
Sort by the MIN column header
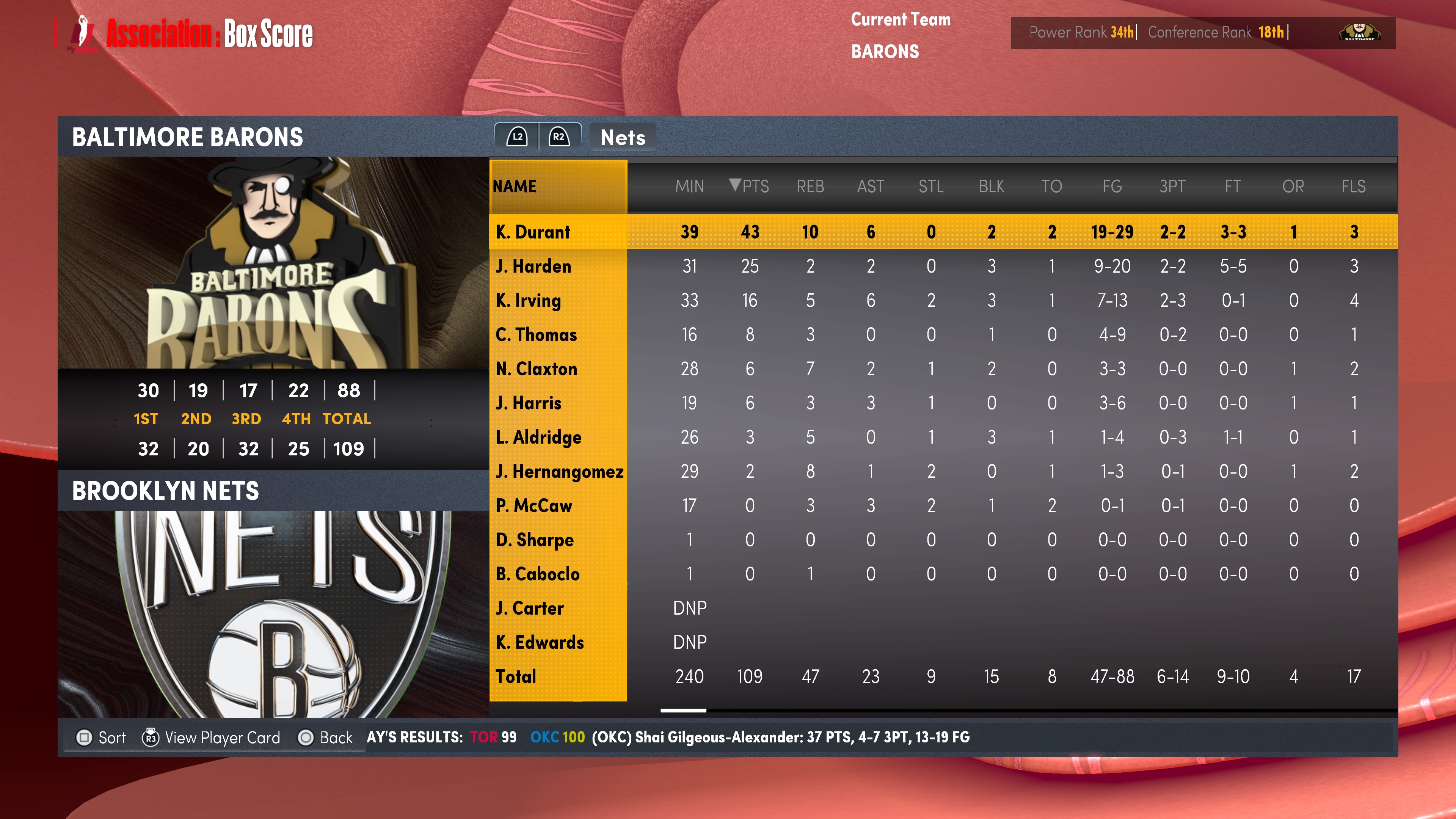pyautogui.click(x=689, y=186)
